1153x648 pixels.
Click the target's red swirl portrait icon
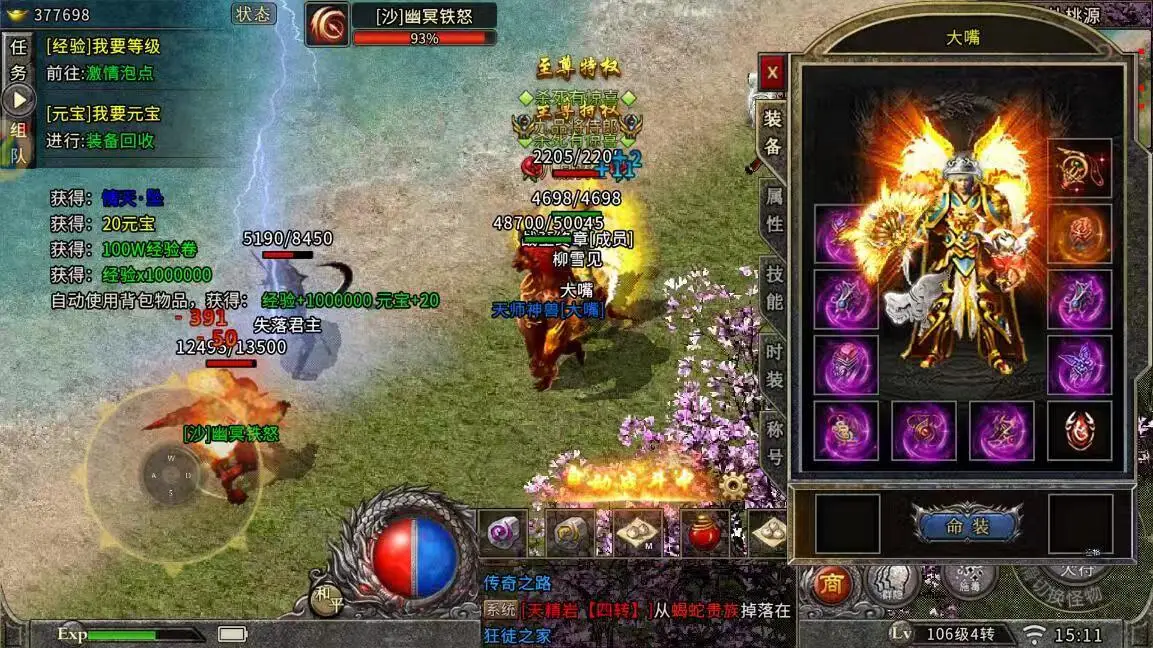327,25
